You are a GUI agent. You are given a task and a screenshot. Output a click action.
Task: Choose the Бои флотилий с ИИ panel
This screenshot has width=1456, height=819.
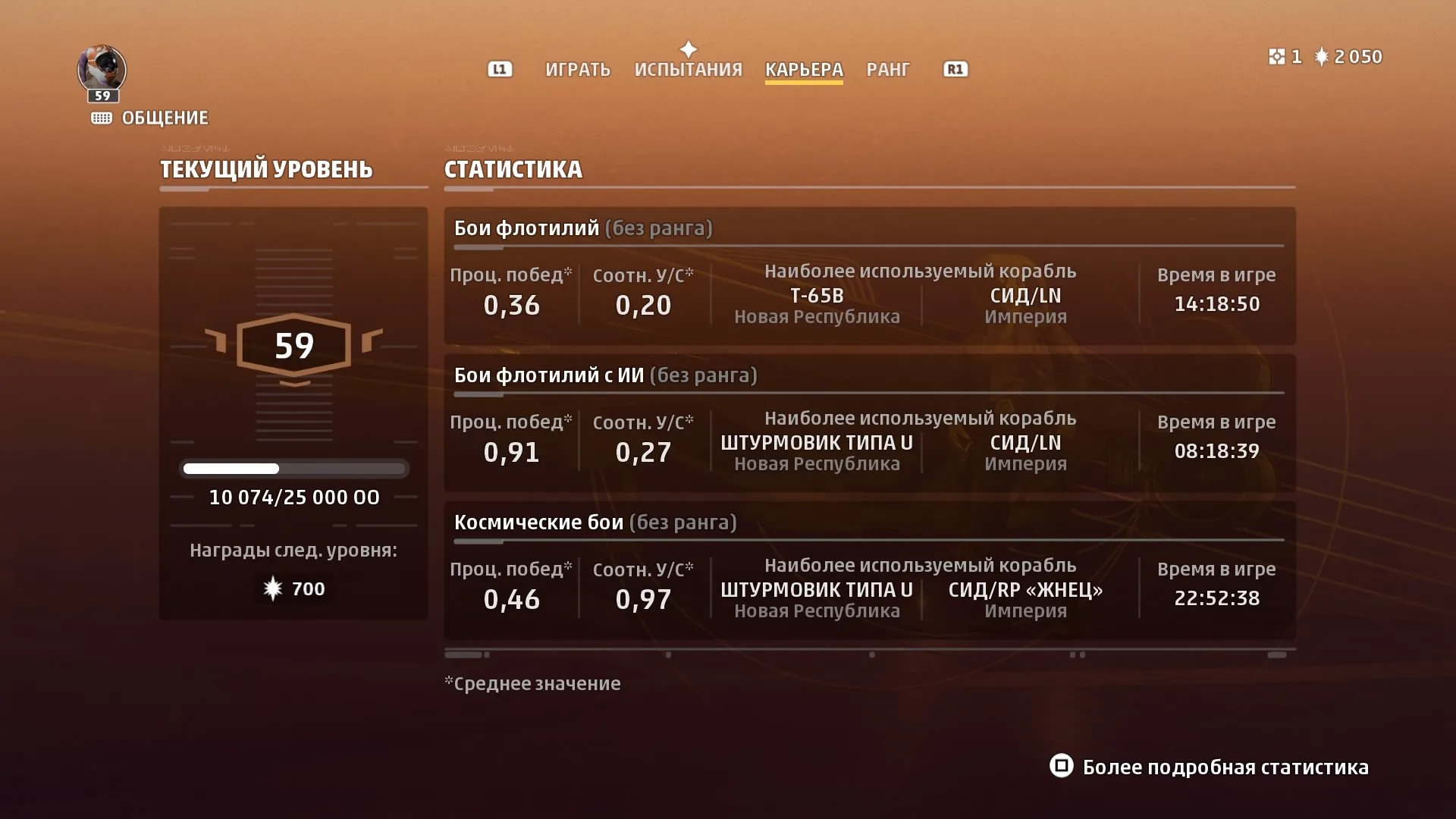pos(869,423)
